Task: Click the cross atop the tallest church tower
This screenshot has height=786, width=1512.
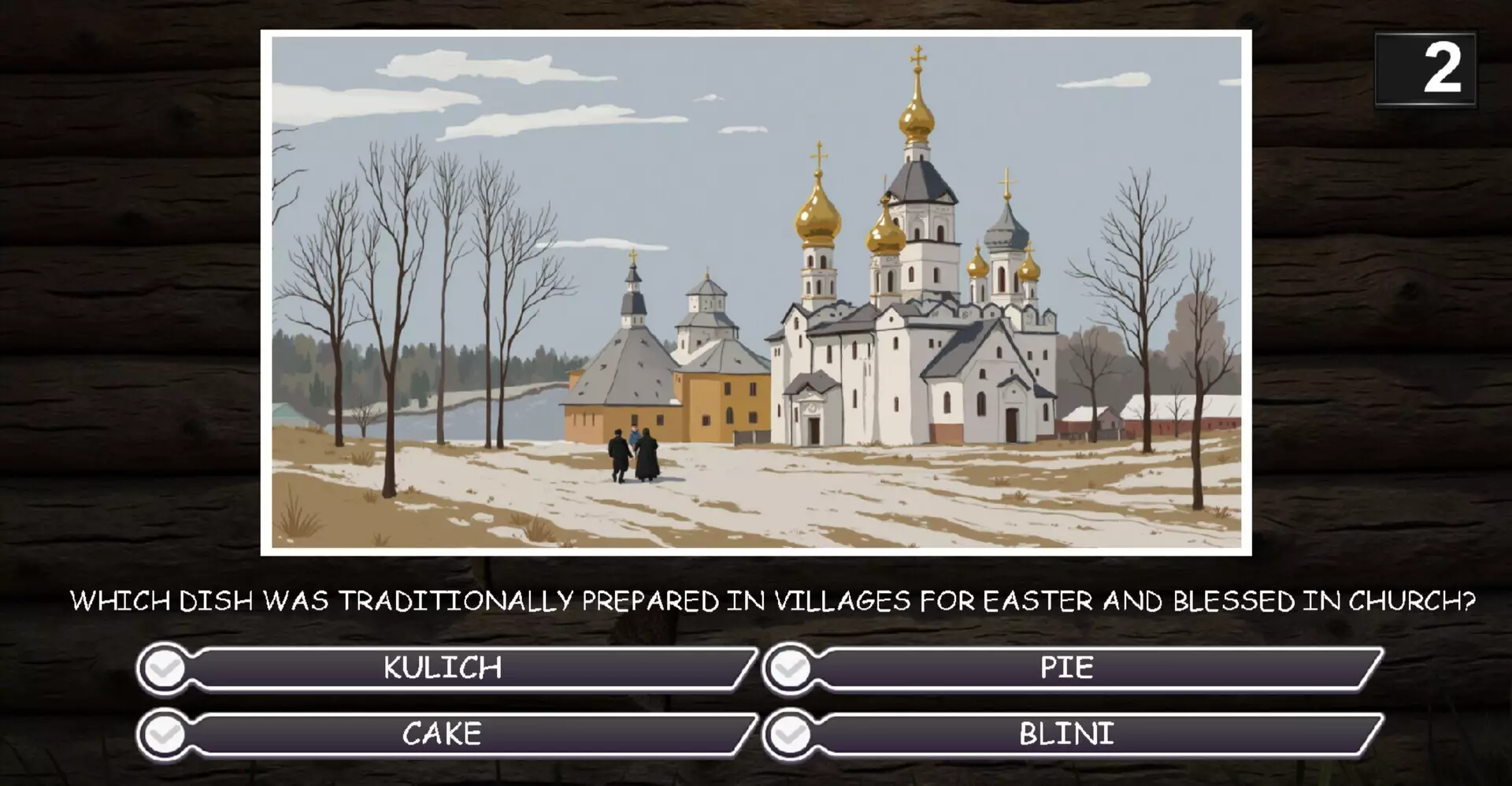Action: pos(918,57)
